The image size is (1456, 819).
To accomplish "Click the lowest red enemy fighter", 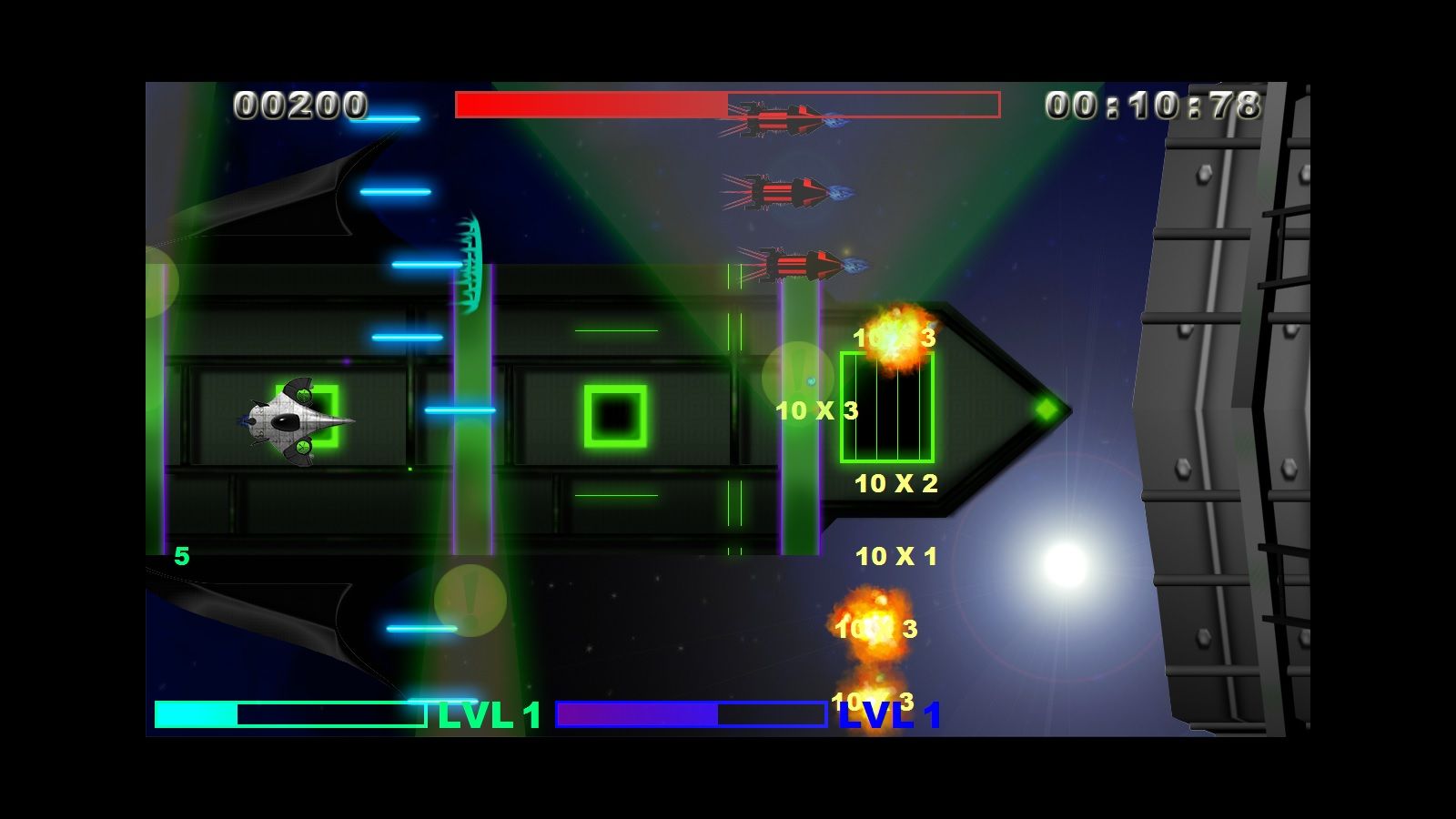I will pos(799,264).
